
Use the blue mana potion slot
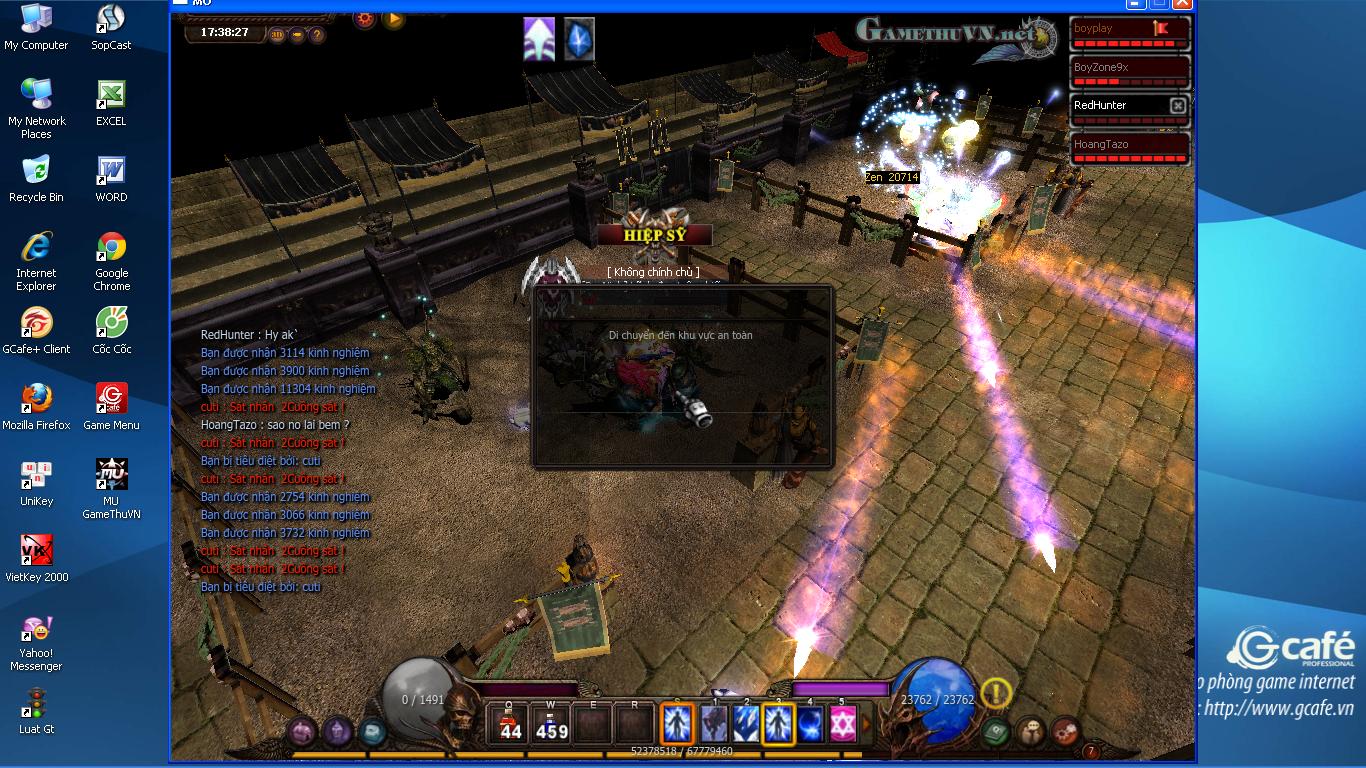click(551, 723)
